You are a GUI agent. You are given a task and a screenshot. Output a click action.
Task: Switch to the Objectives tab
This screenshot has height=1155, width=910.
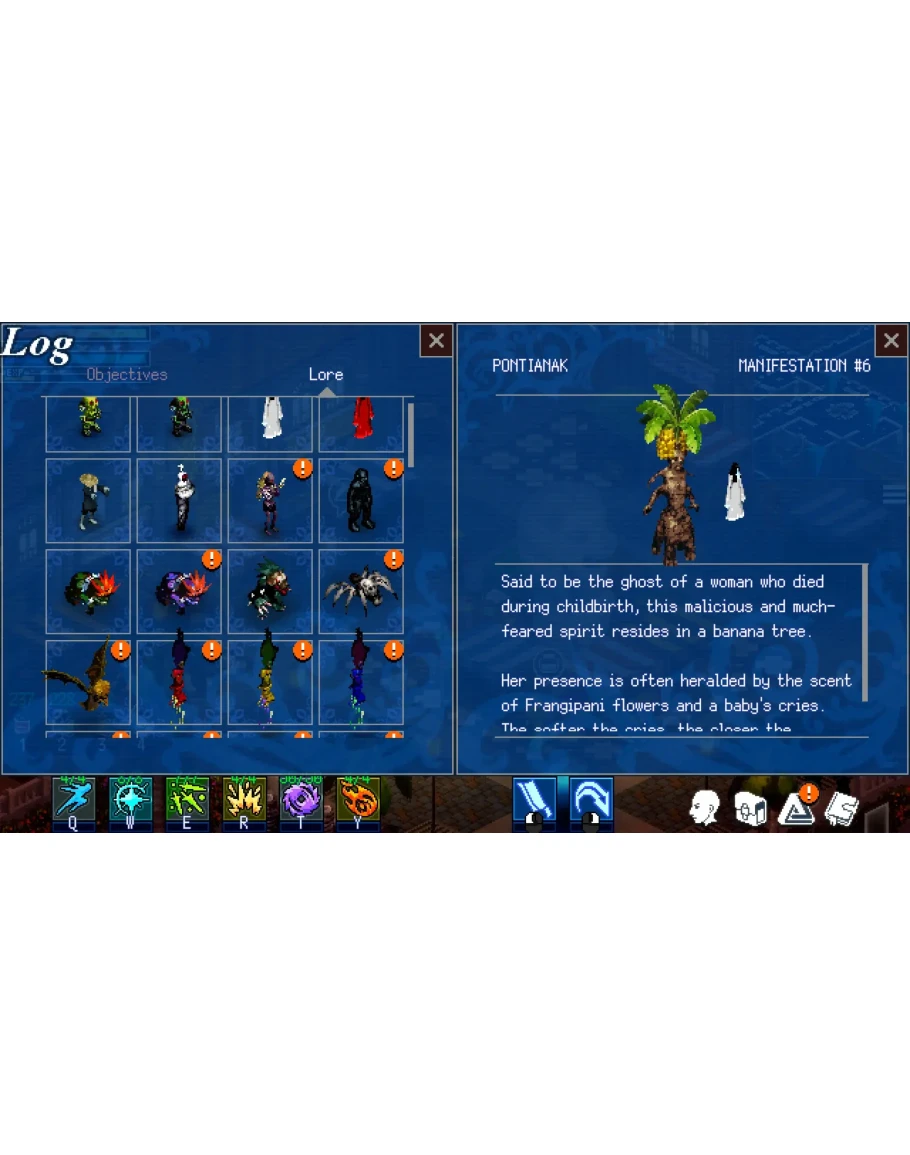coord(127,374)
